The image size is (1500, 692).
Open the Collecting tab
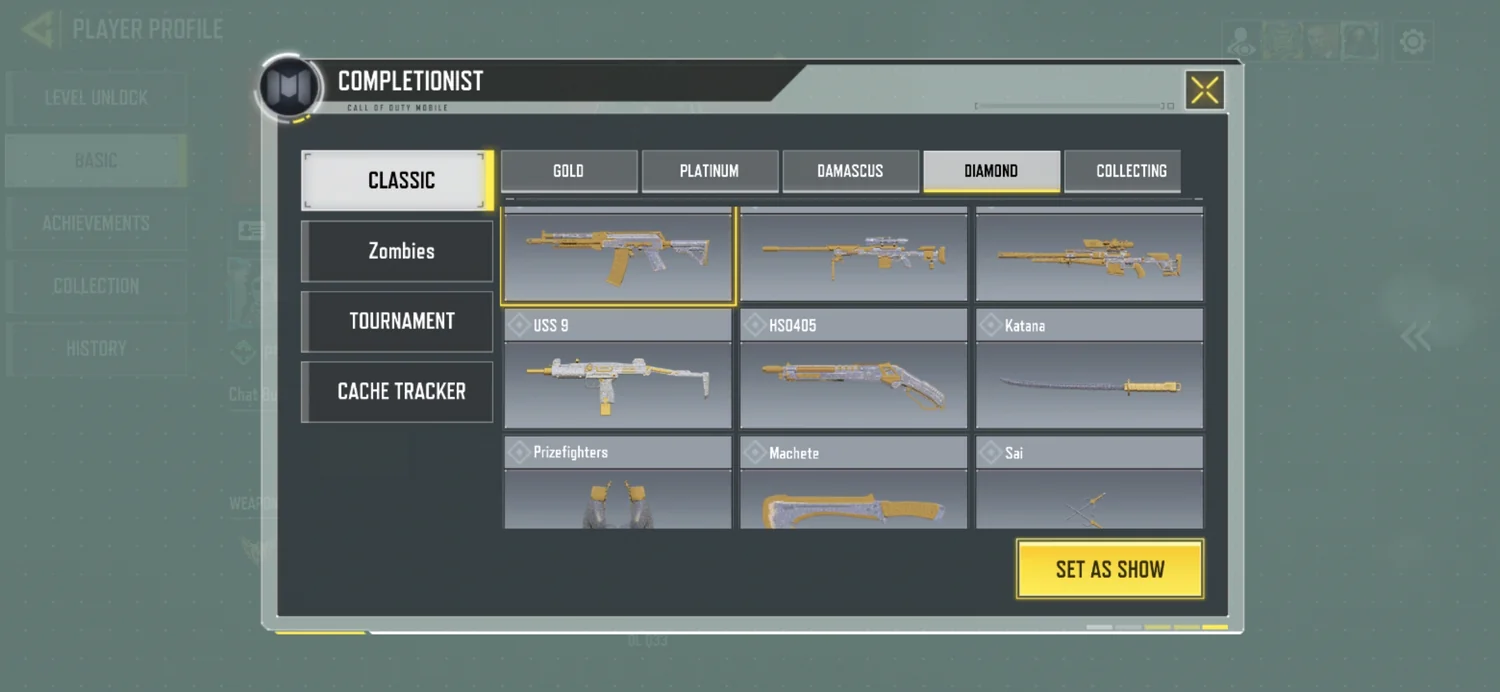pos(1130,171)
